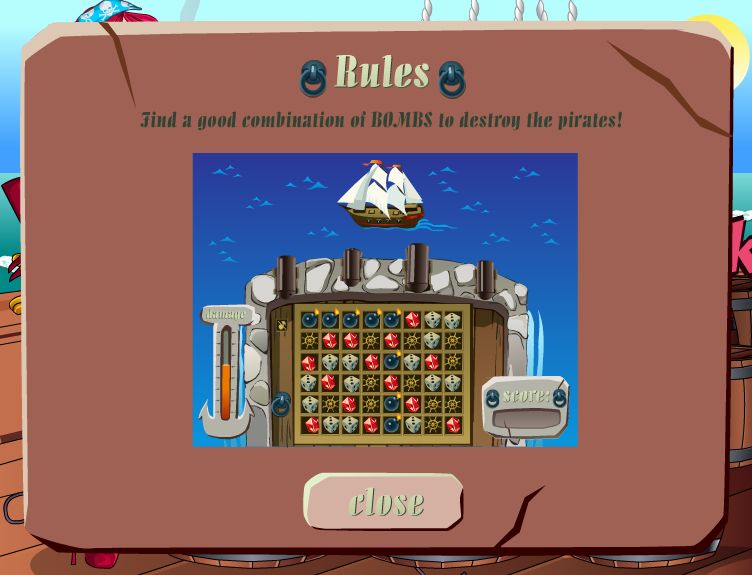Close the Rules dialog
752x575 pixels.
(385, 502)
